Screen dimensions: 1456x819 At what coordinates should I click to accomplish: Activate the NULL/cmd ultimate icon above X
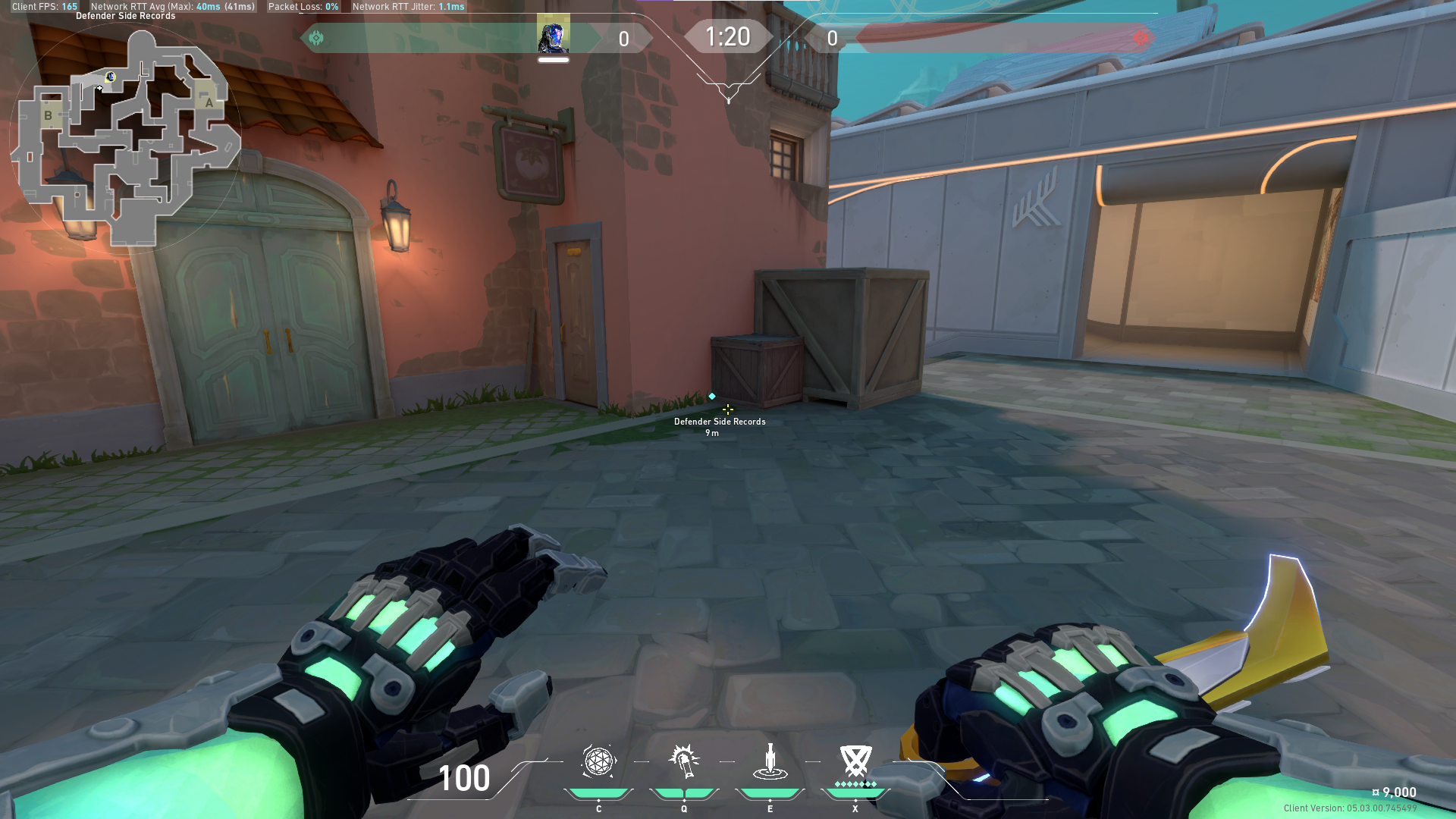coord(855,762)
